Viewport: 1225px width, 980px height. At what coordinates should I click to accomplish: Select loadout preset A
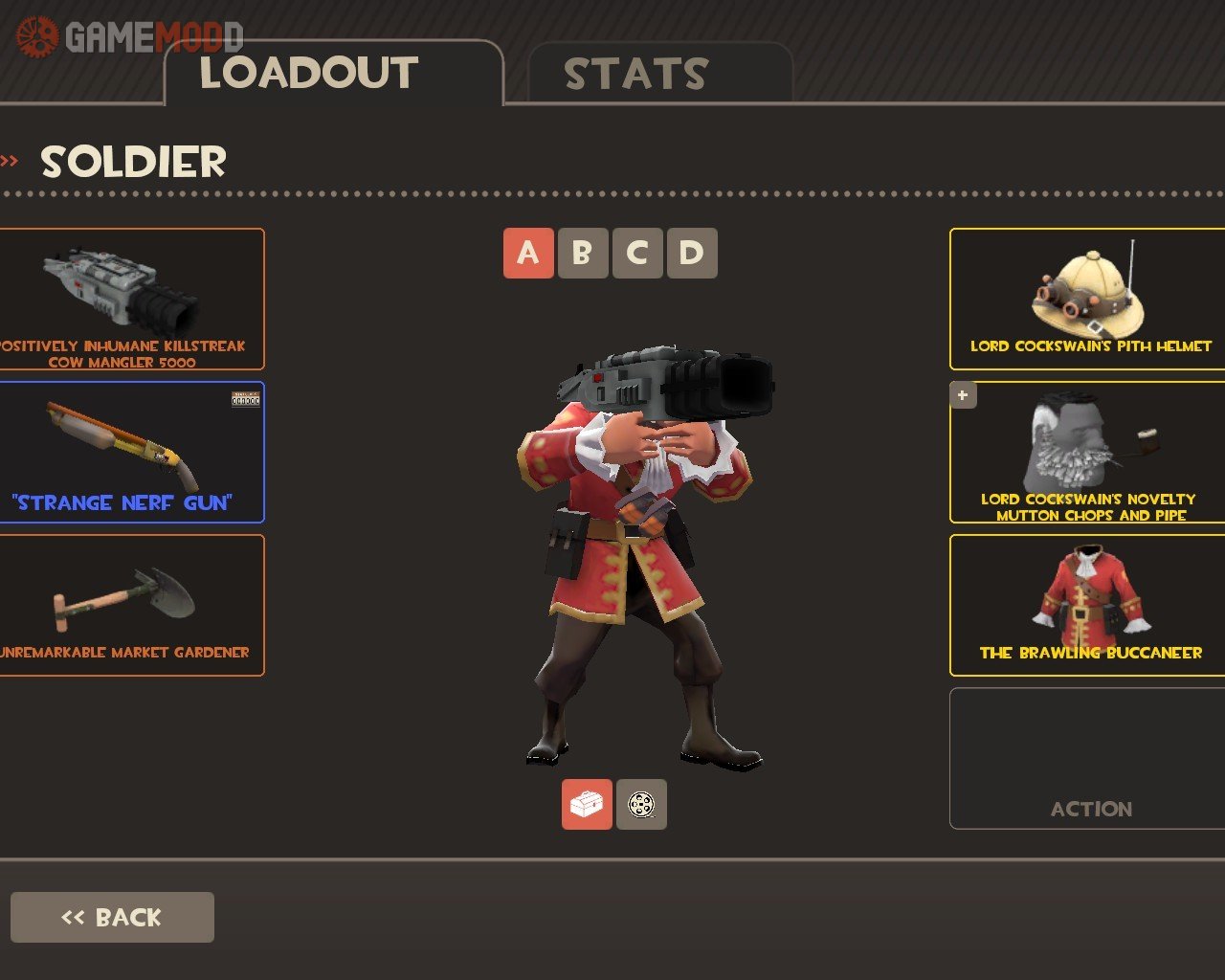[x=528, y=254]
